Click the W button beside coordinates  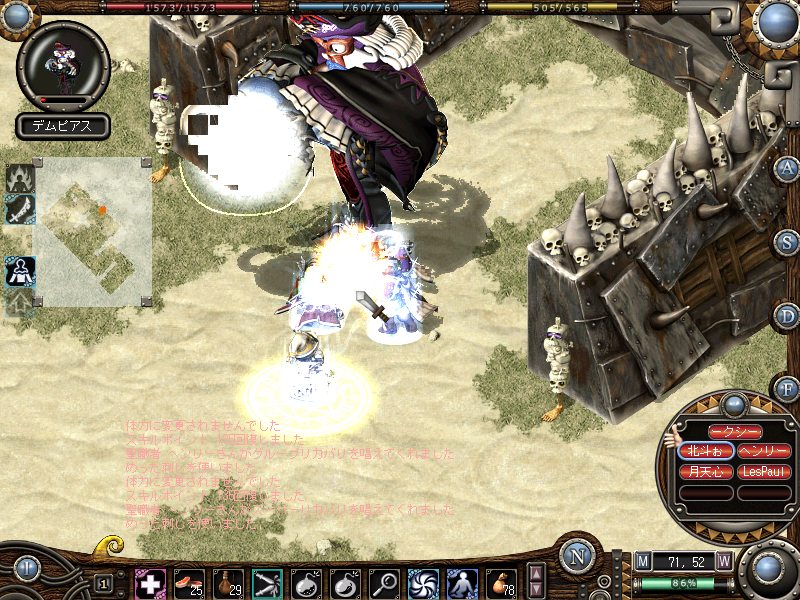[x=723, y=562]
